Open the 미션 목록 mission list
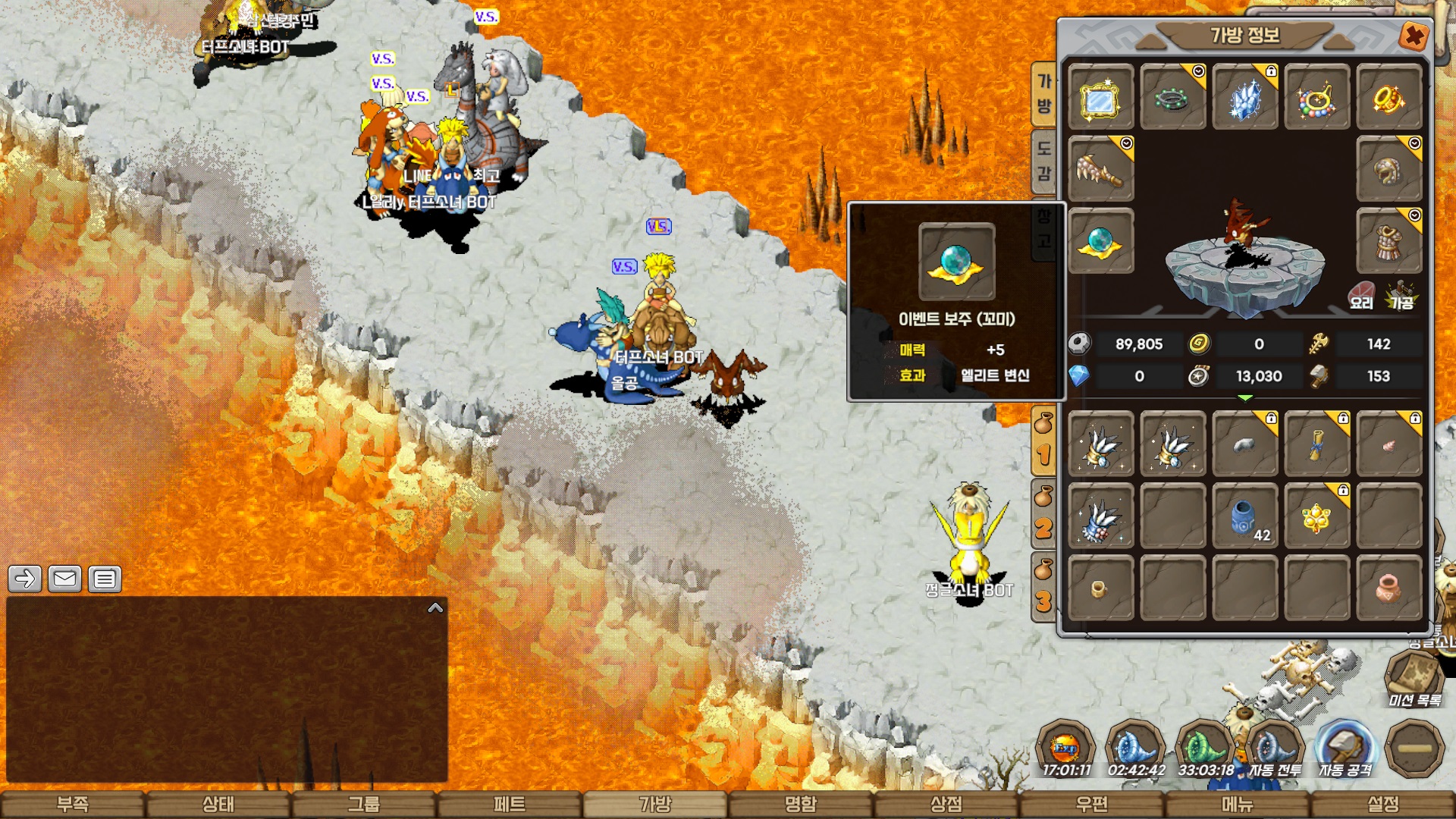1456x819 pixels. 1414,679
